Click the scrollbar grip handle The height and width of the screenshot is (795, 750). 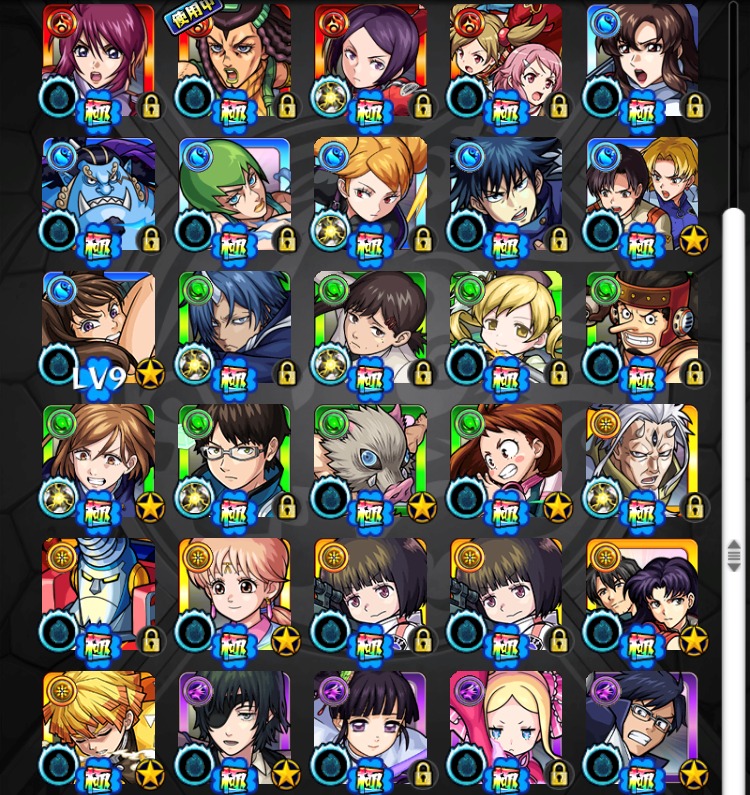click(x=734, y=555)
